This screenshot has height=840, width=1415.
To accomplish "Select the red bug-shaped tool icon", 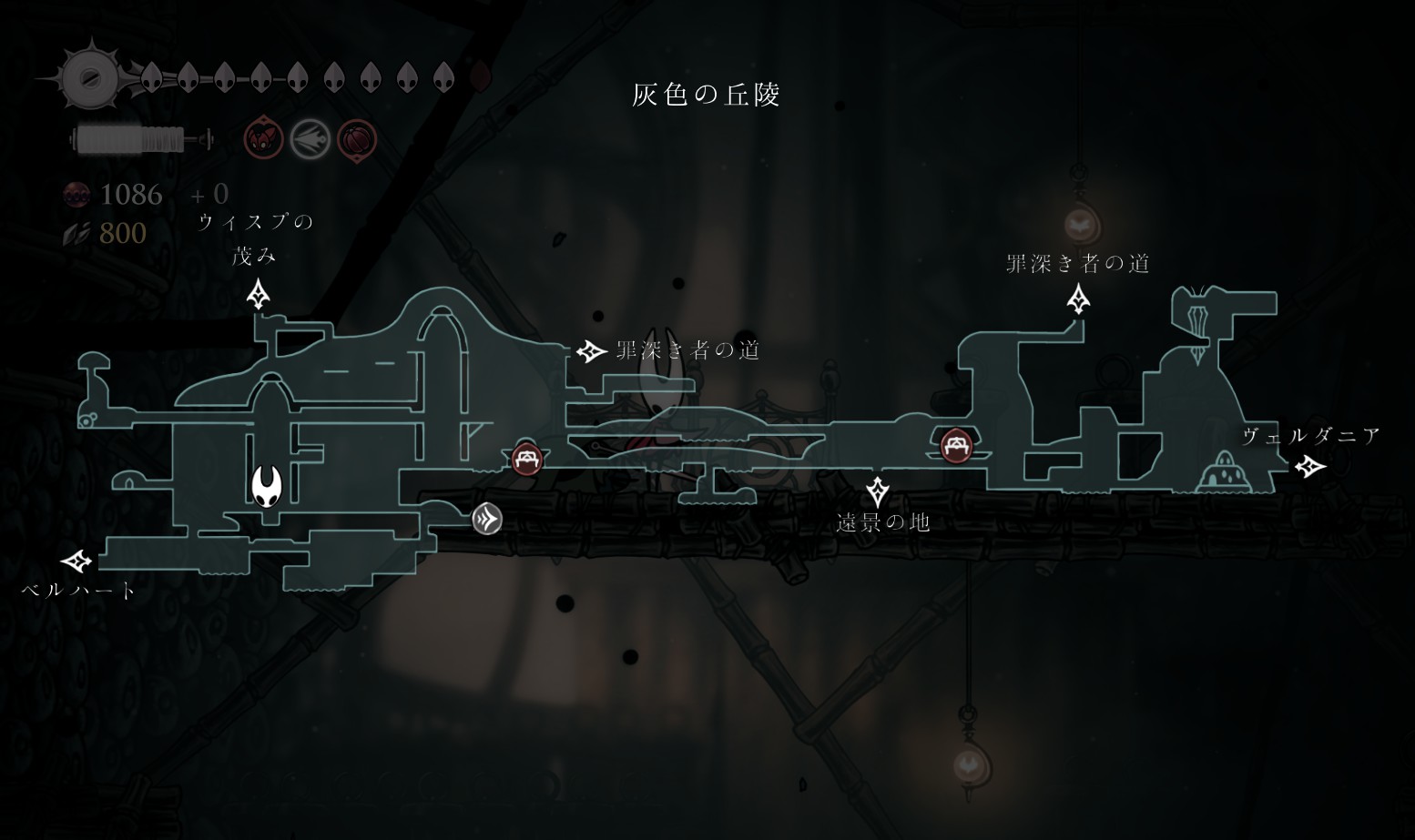I will click(263, 140).
